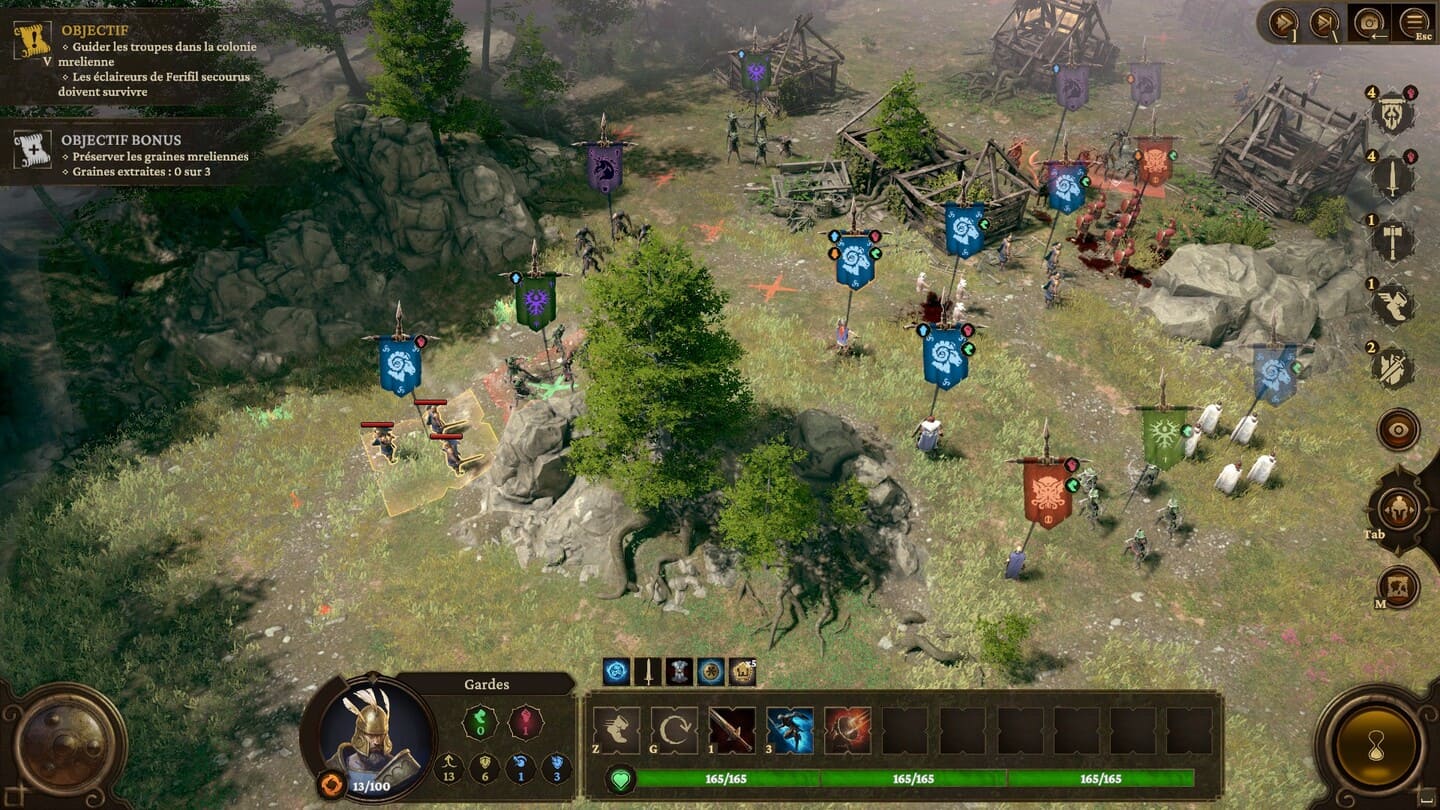The height and width of the screenshot is (810, 1440).
Task: Open the map scroll button
Action: pos(1397,587)
